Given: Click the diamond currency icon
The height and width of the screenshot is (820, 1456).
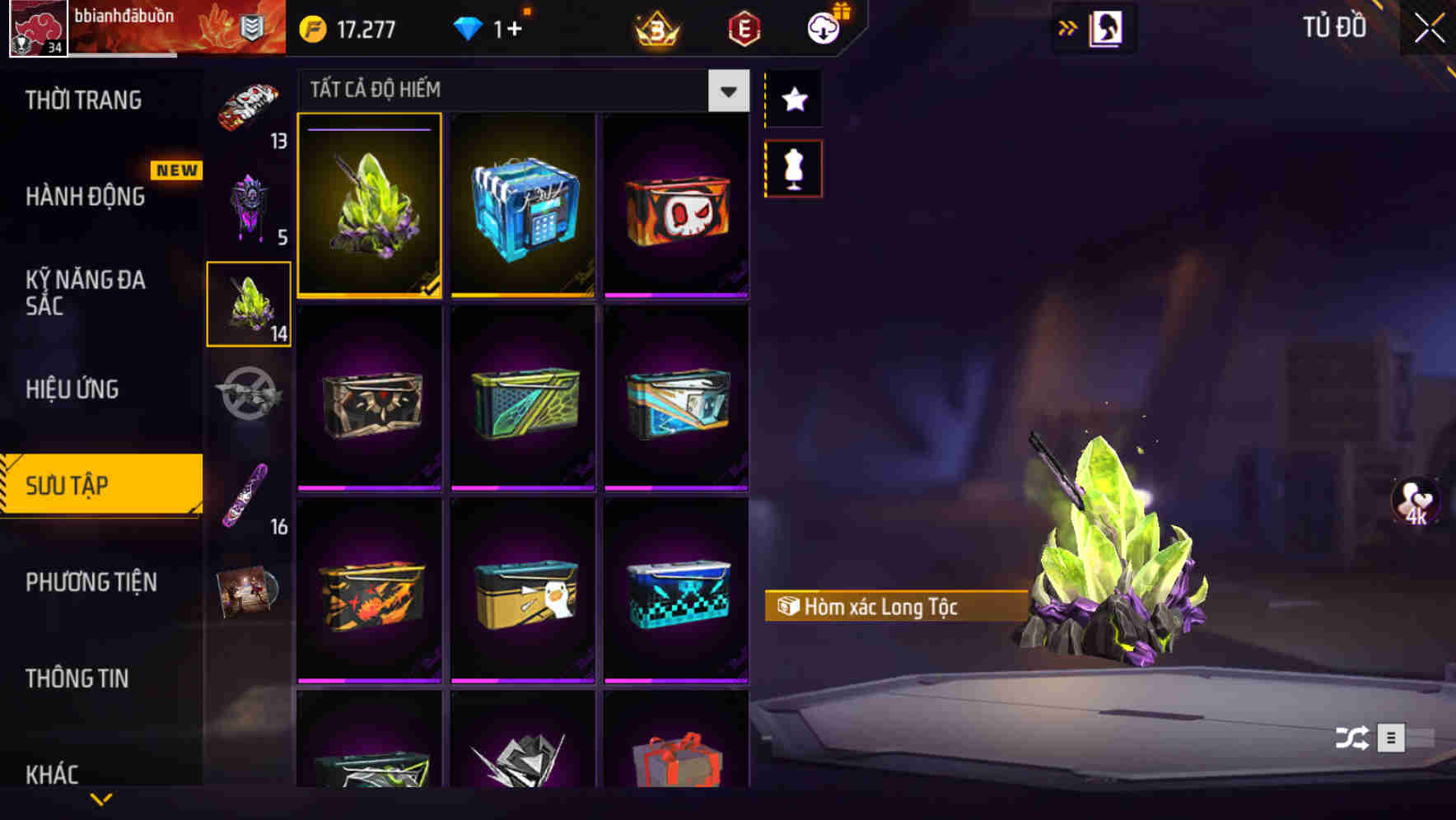Looking at the screenshot, I should (467, 27).
